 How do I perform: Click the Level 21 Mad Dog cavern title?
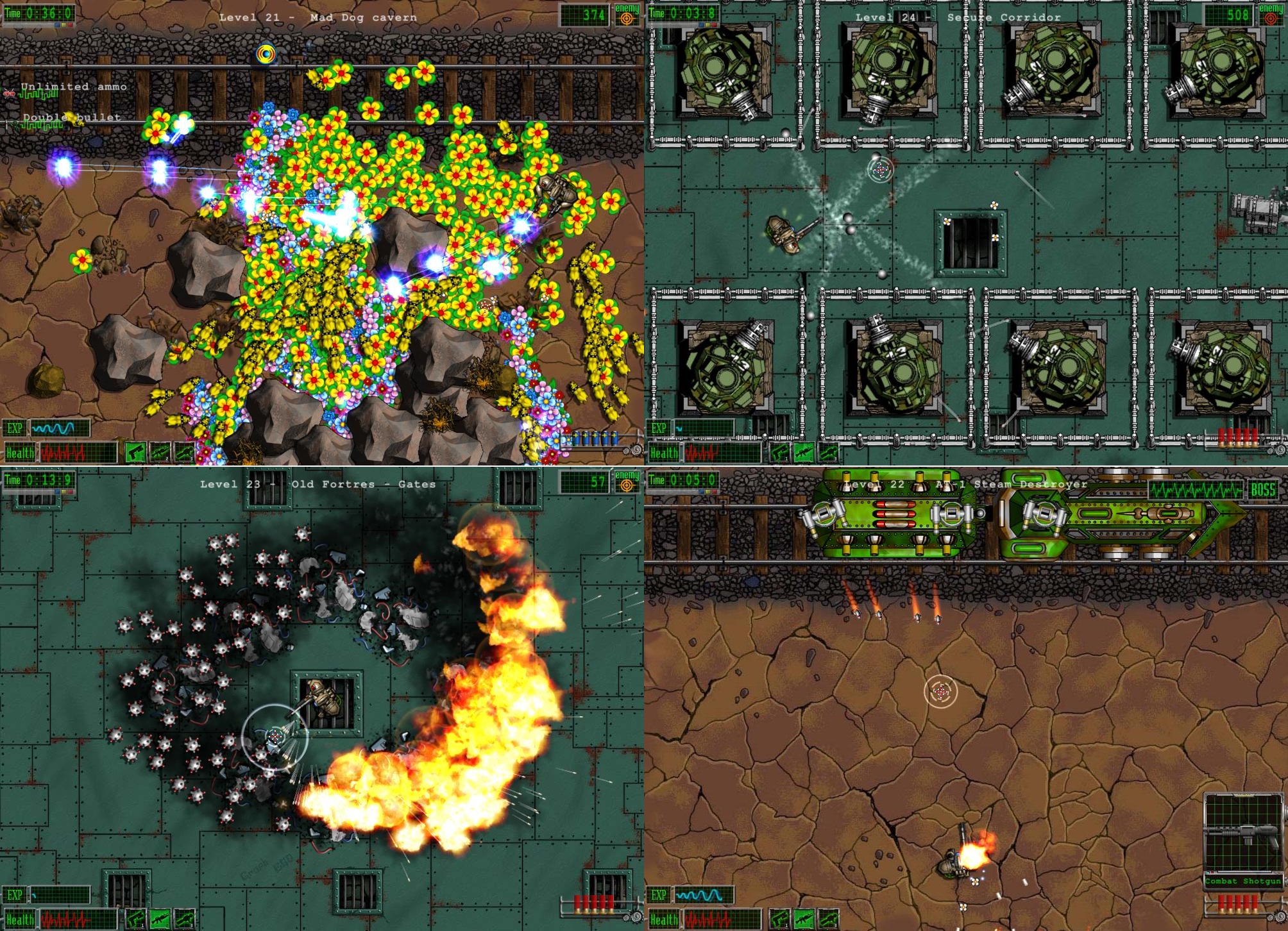(319, 17)
